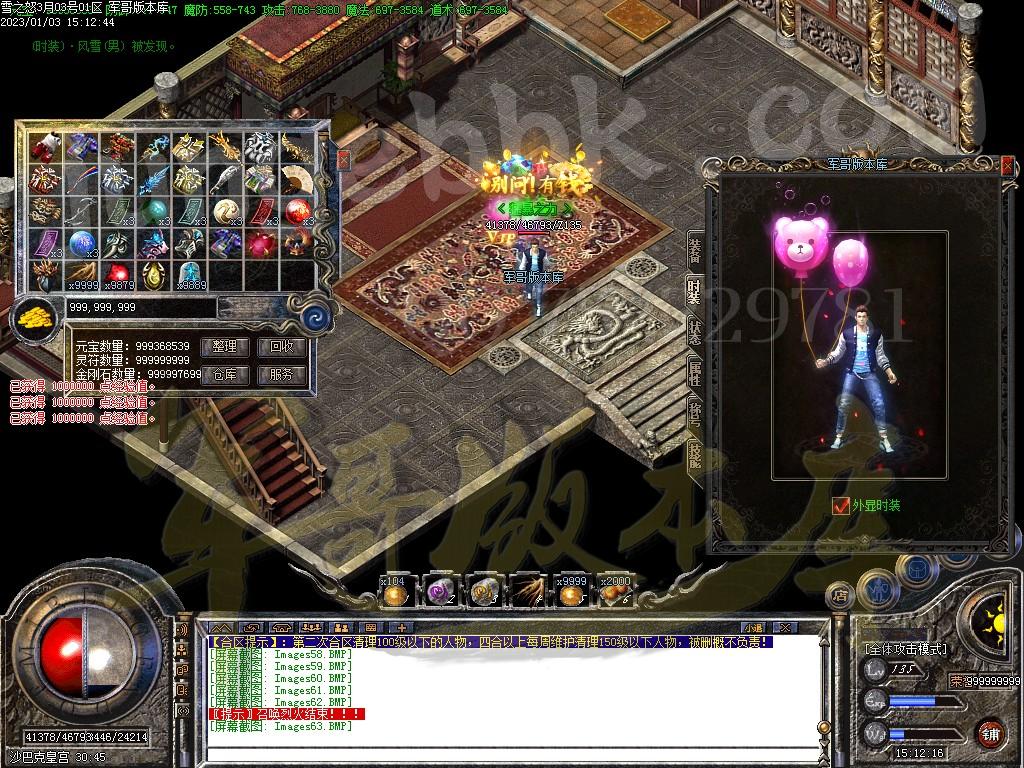Toggle the 外显时装 checkbox
Image resolution: width=1024 pixels, height=768 pixels.
tap(840, 506)
